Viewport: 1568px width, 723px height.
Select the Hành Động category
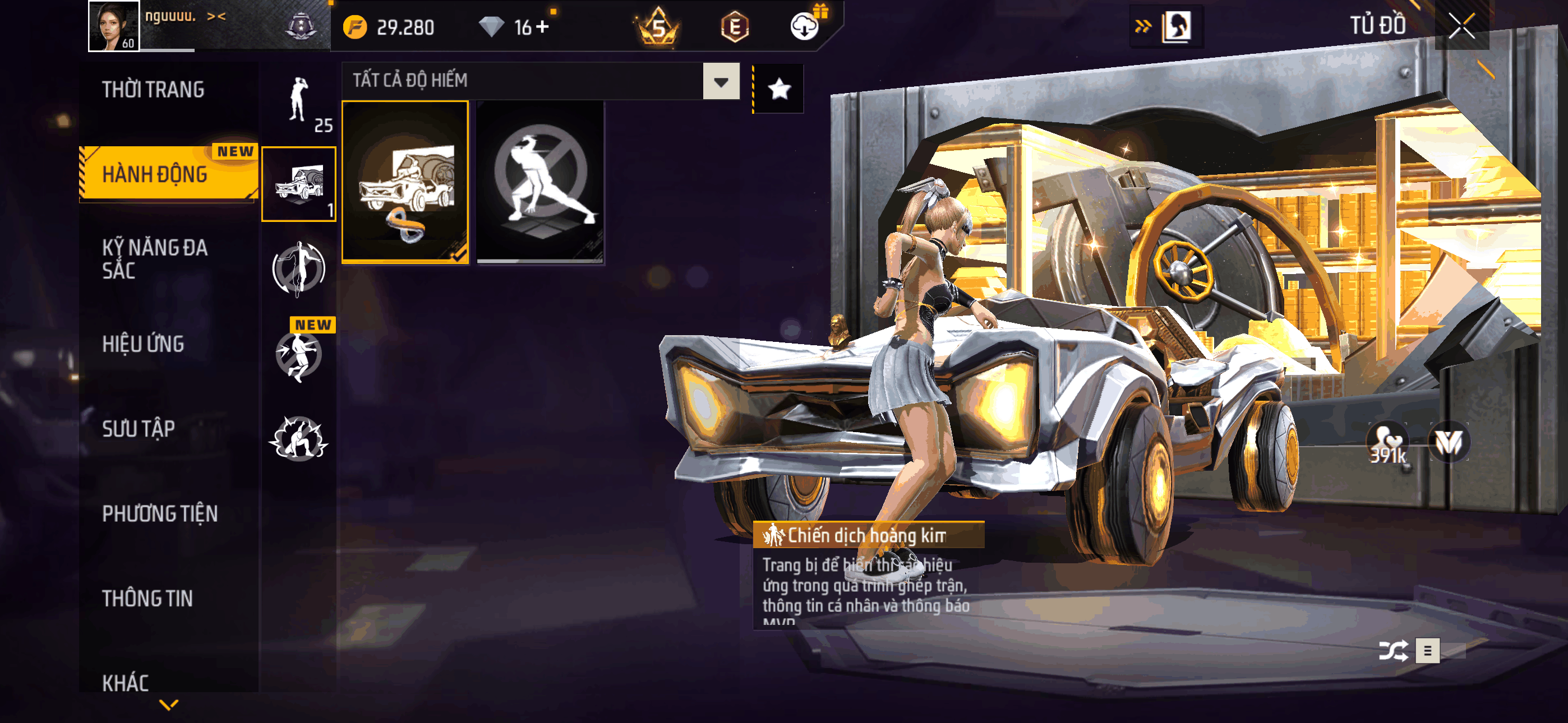tap(155, 174)
